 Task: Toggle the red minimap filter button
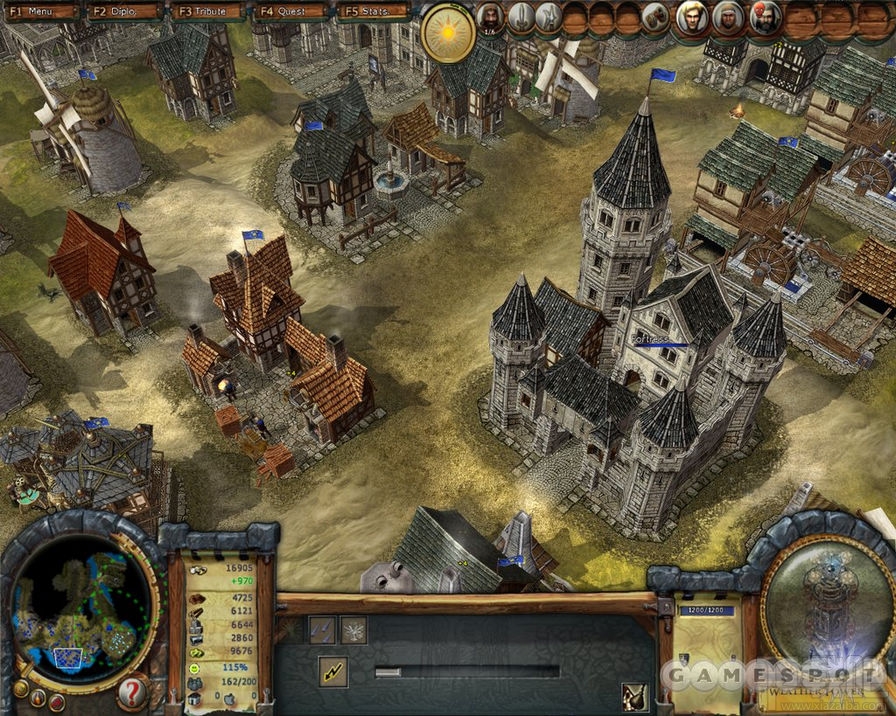pos(56,702)
